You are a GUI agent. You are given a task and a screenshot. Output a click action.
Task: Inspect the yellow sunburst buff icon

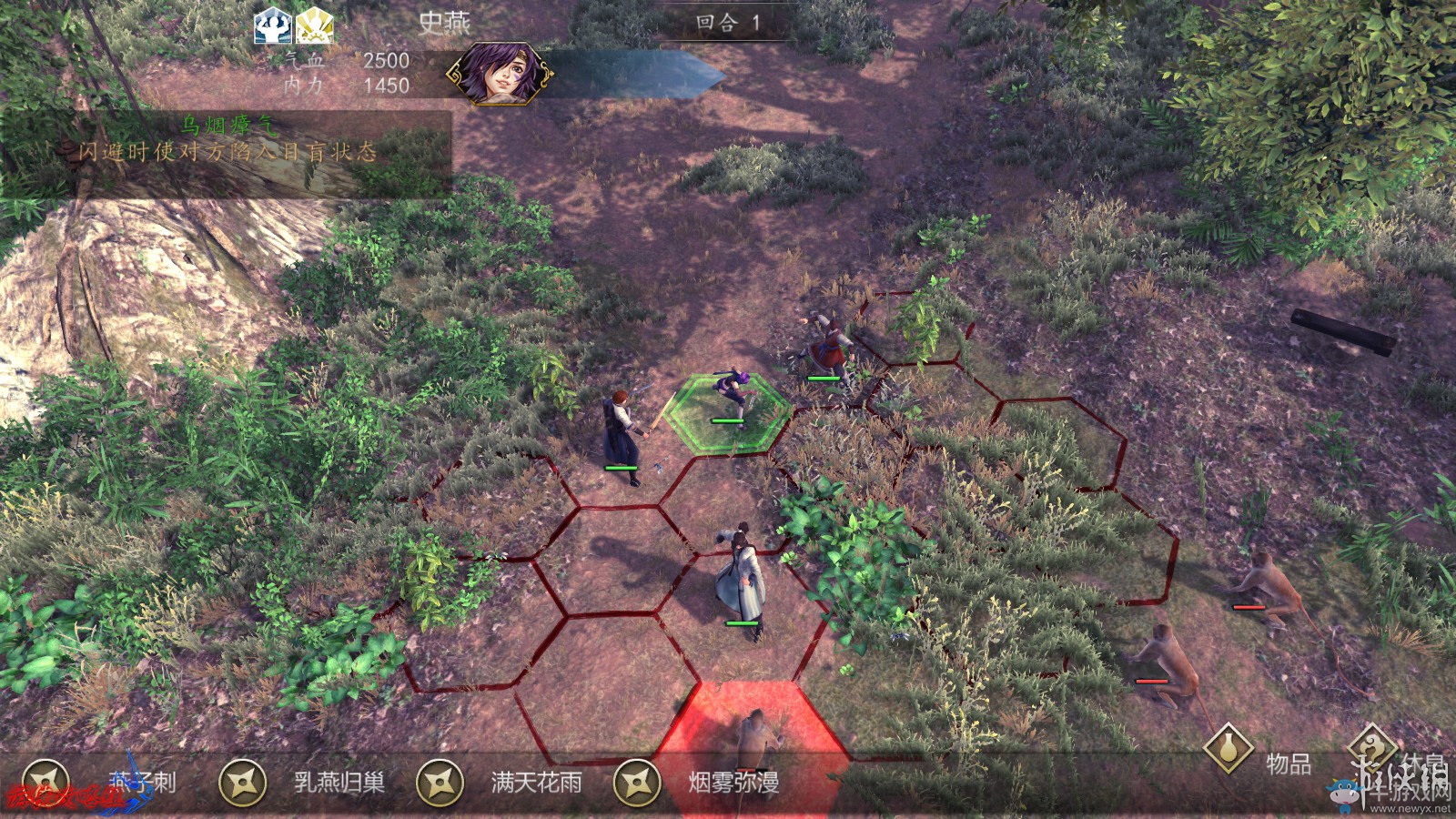tap(315, 25)
